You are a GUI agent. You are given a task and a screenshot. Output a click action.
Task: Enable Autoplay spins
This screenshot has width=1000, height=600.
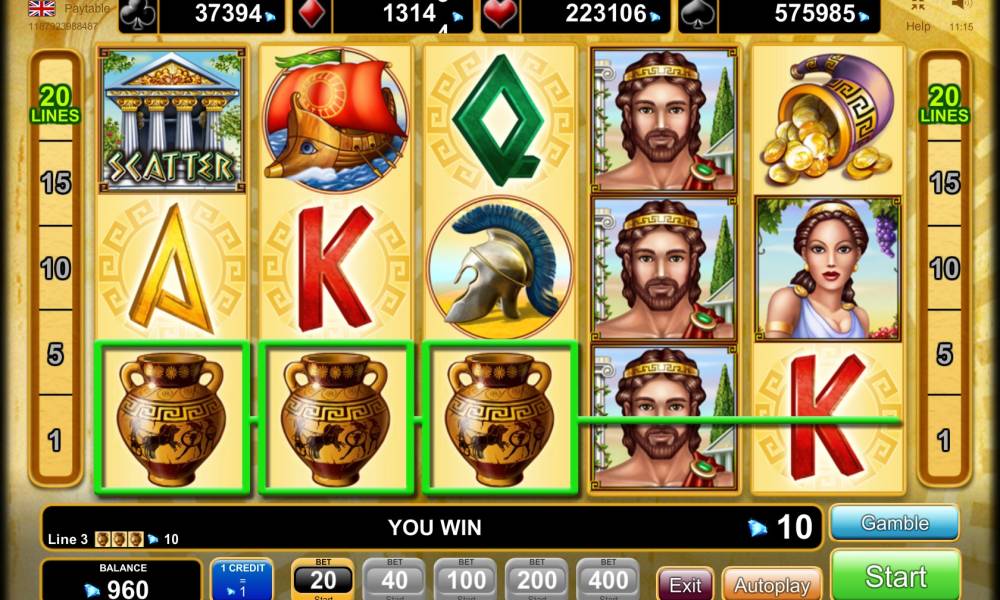tap(771, 584)
